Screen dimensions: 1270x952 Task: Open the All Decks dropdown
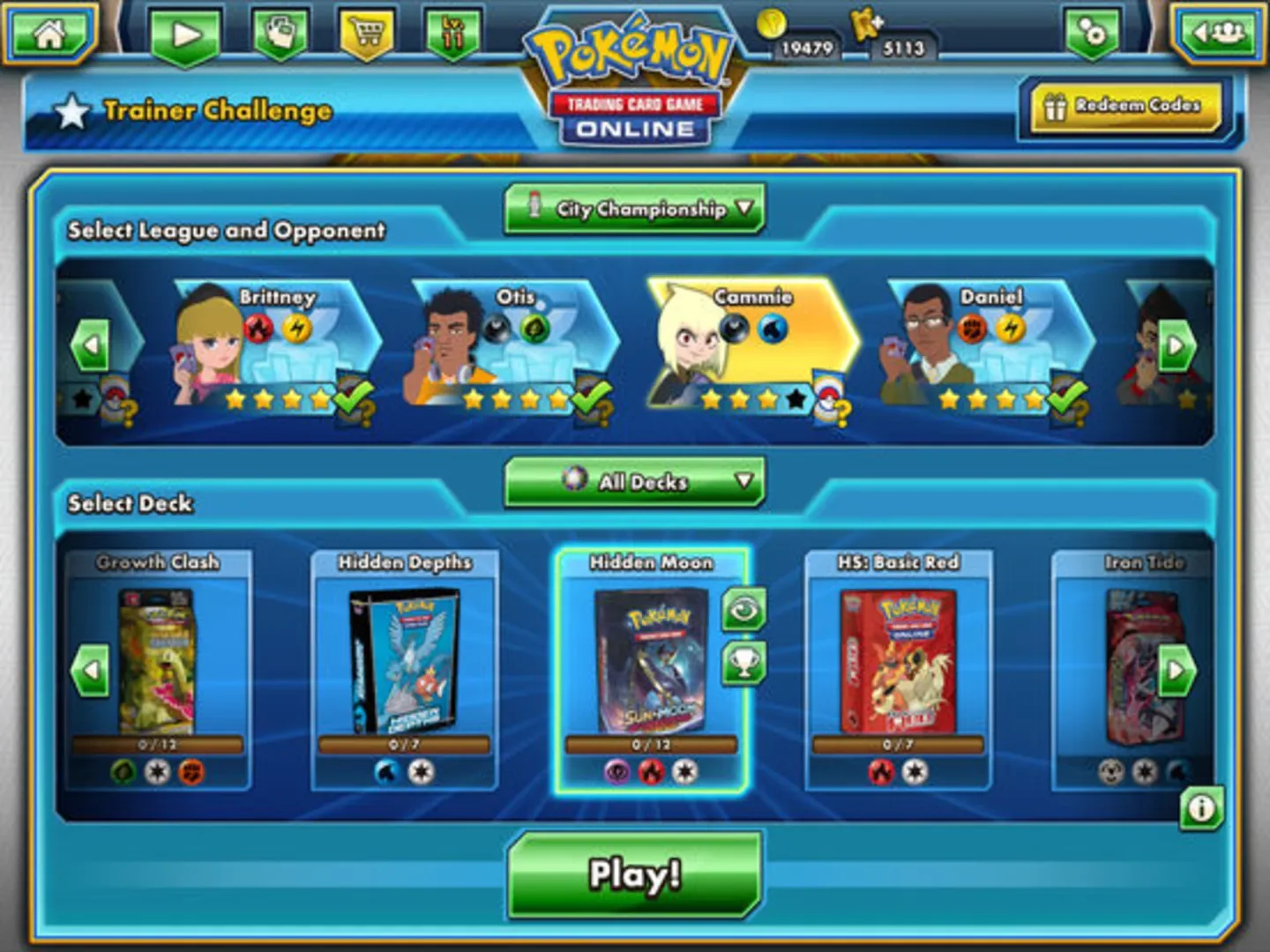[637, 482]
